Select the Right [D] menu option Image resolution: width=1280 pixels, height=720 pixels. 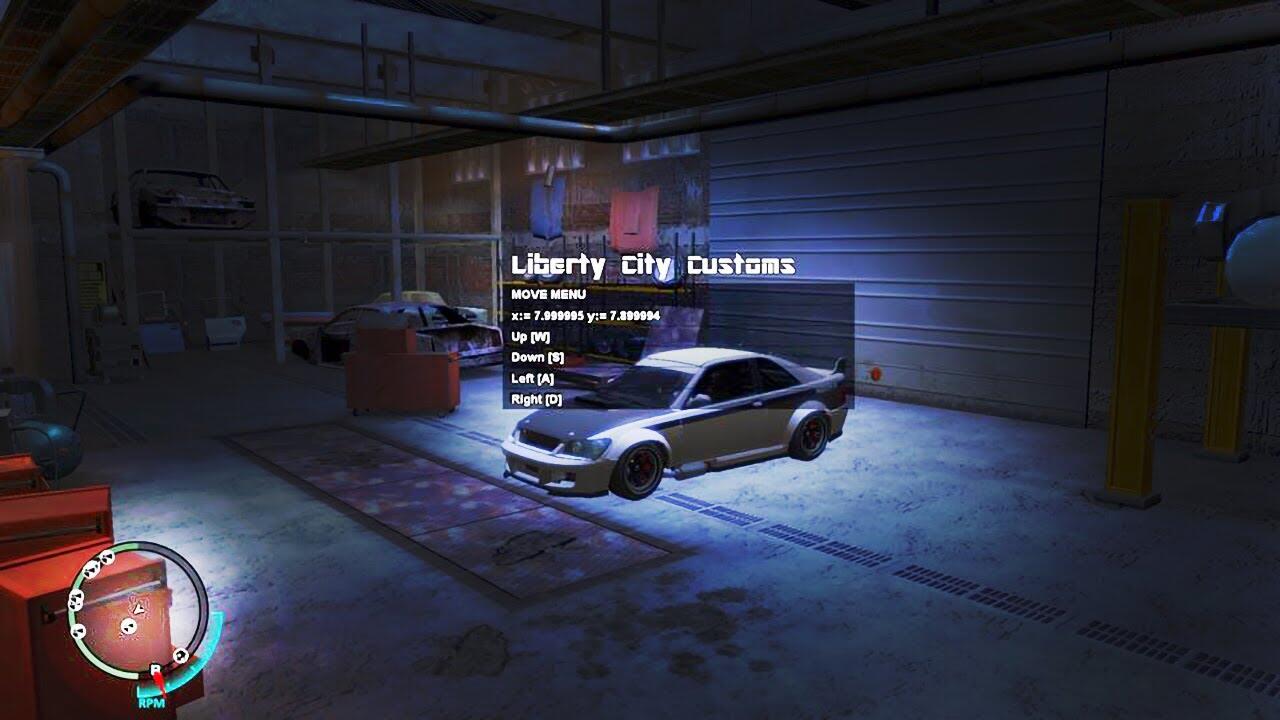point(536,400)
